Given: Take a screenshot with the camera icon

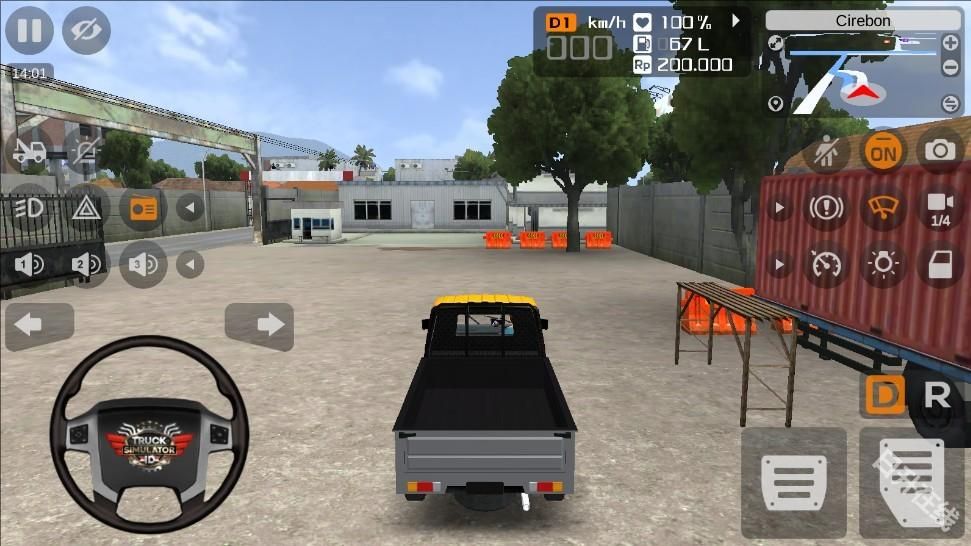Looking at the screenshot, I should pyautogui.click(x=940, y=152).
